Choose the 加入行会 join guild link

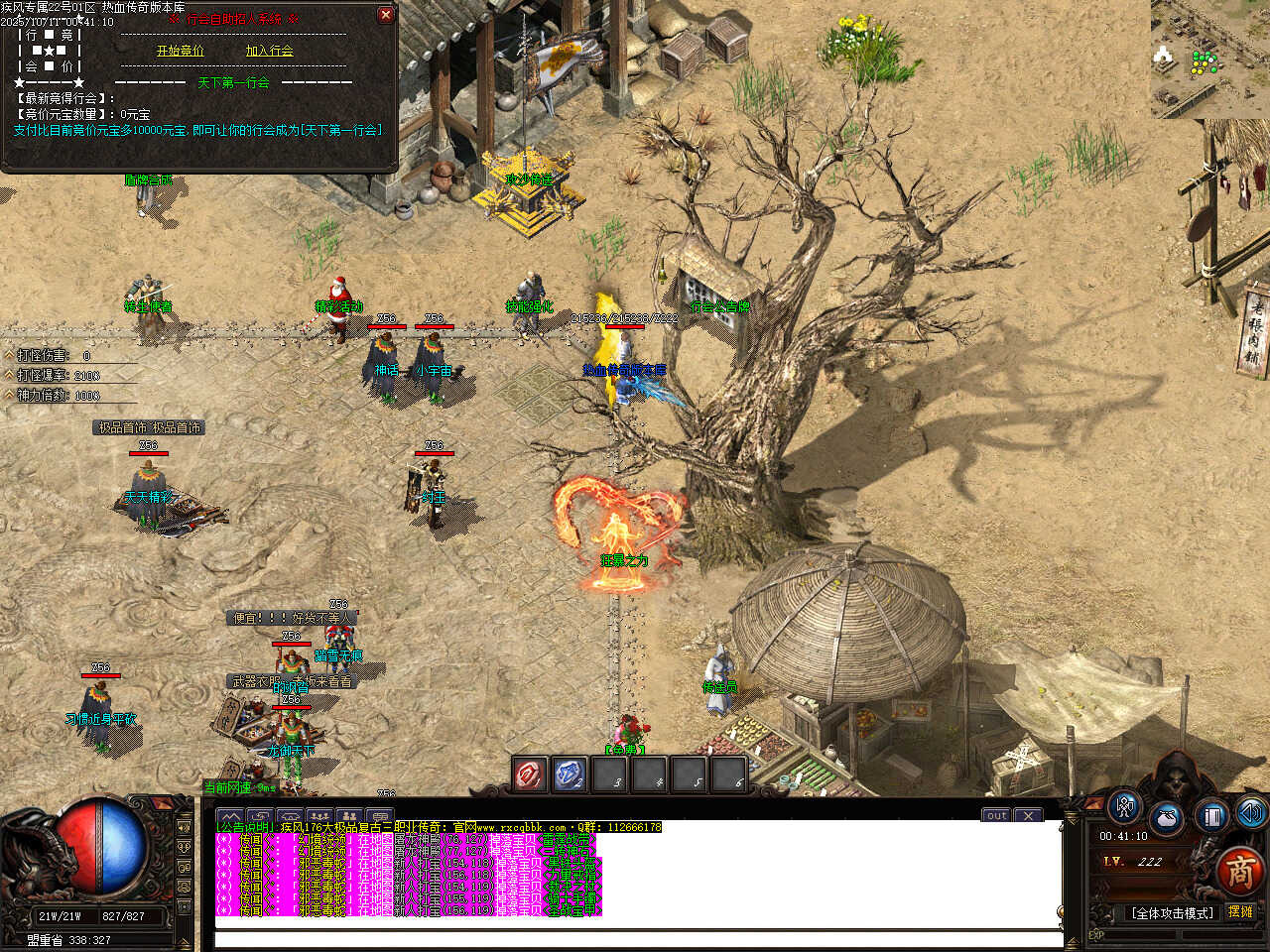pyautogui.click(x=269, y=51)
